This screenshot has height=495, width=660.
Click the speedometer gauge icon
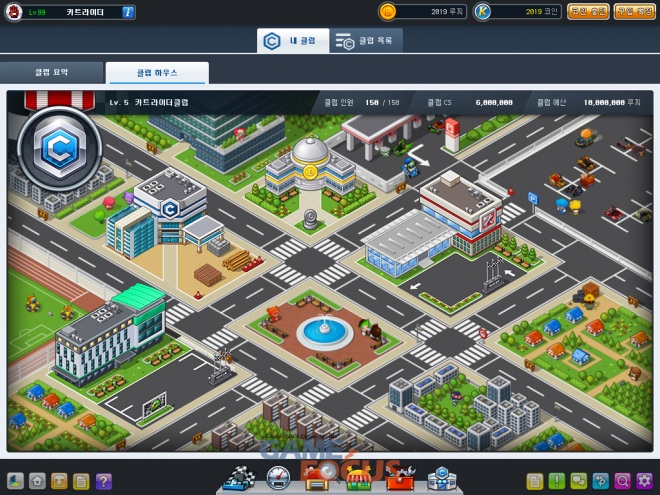[279, 480]
